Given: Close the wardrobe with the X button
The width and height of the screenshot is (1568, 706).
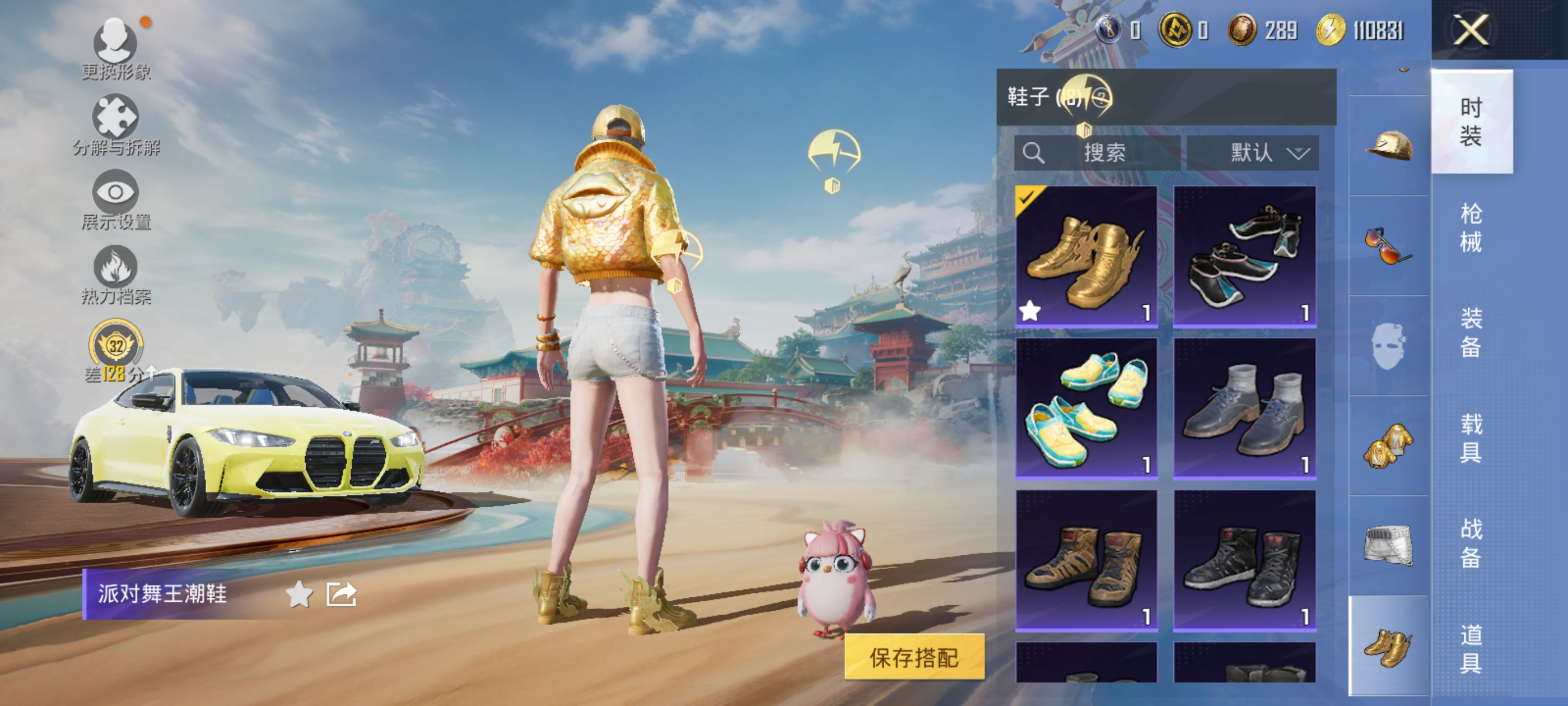Looking at the screenshot, I should coord(1471,30).
